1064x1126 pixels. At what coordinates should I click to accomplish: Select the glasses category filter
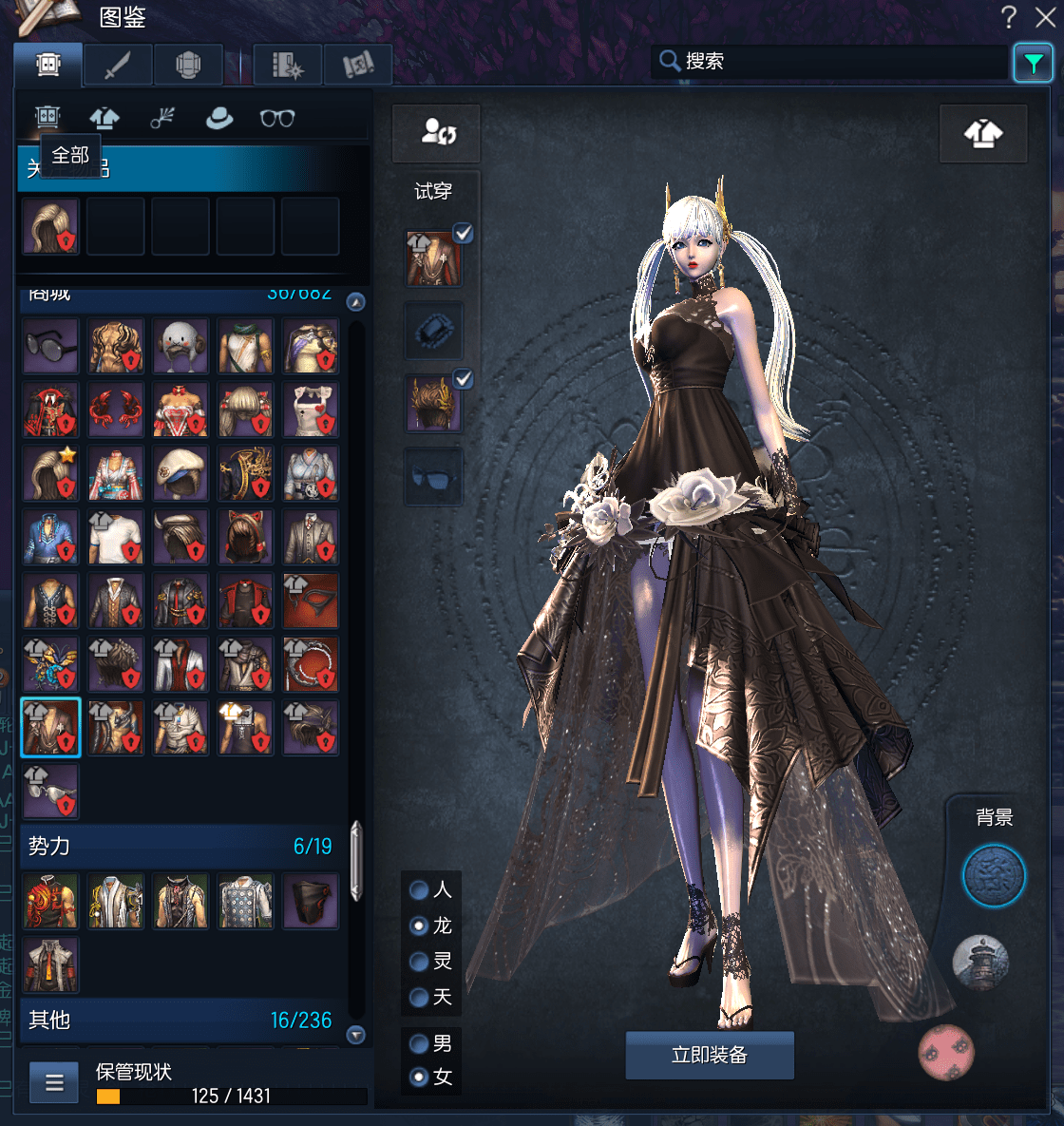(276, 118)
